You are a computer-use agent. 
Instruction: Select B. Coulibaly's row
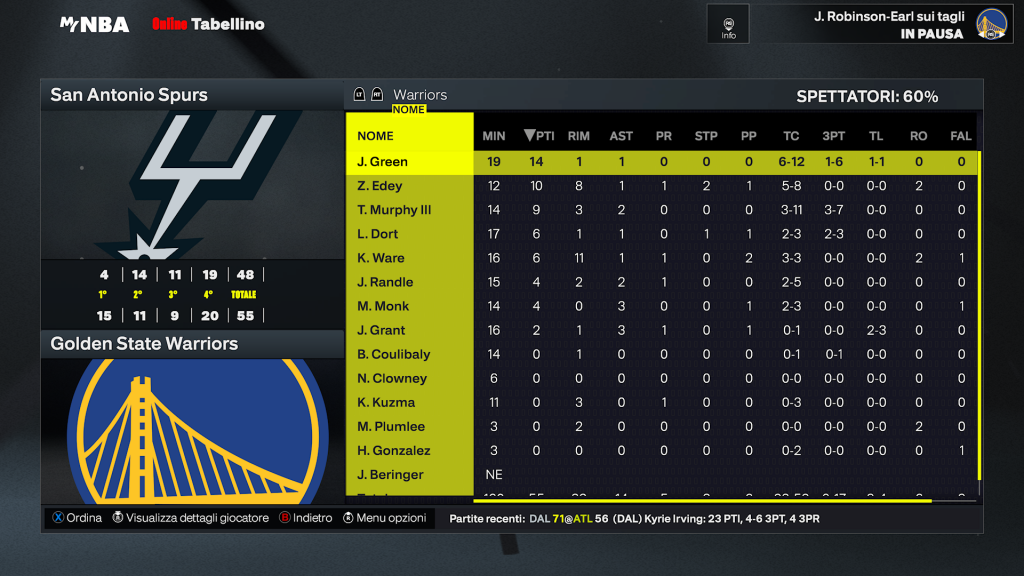point(394,354)
